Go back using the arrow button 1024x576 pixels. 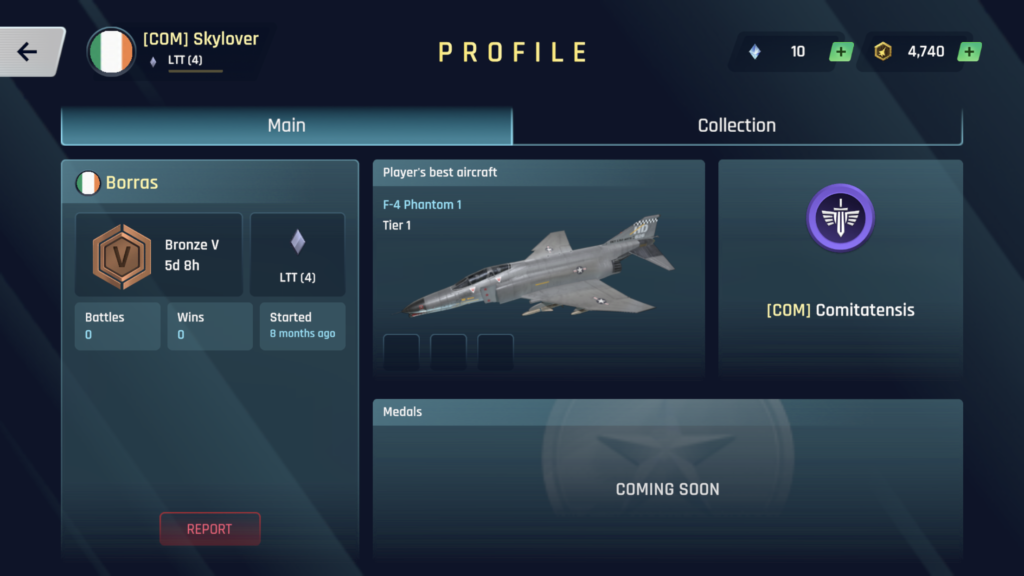28,52
